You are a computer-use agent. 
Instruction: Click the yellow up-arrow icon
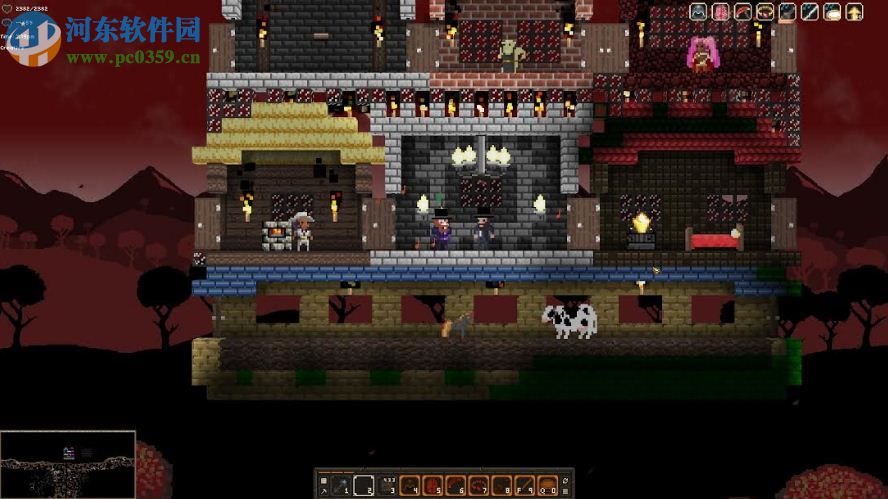[x=854, y=12]
